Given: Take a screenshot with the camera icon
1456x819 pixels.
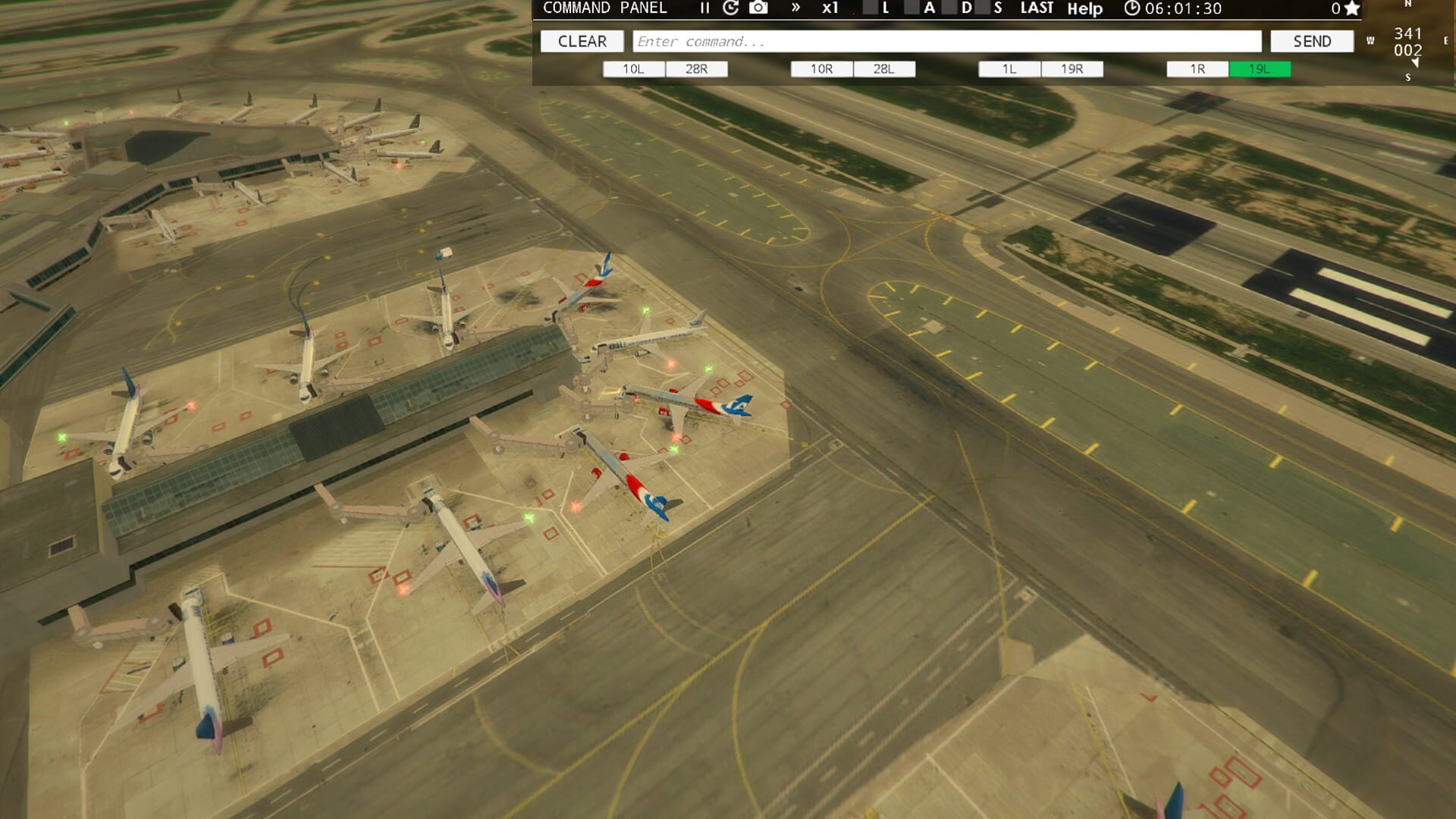Looking at the screenshot, I should 758,9.
